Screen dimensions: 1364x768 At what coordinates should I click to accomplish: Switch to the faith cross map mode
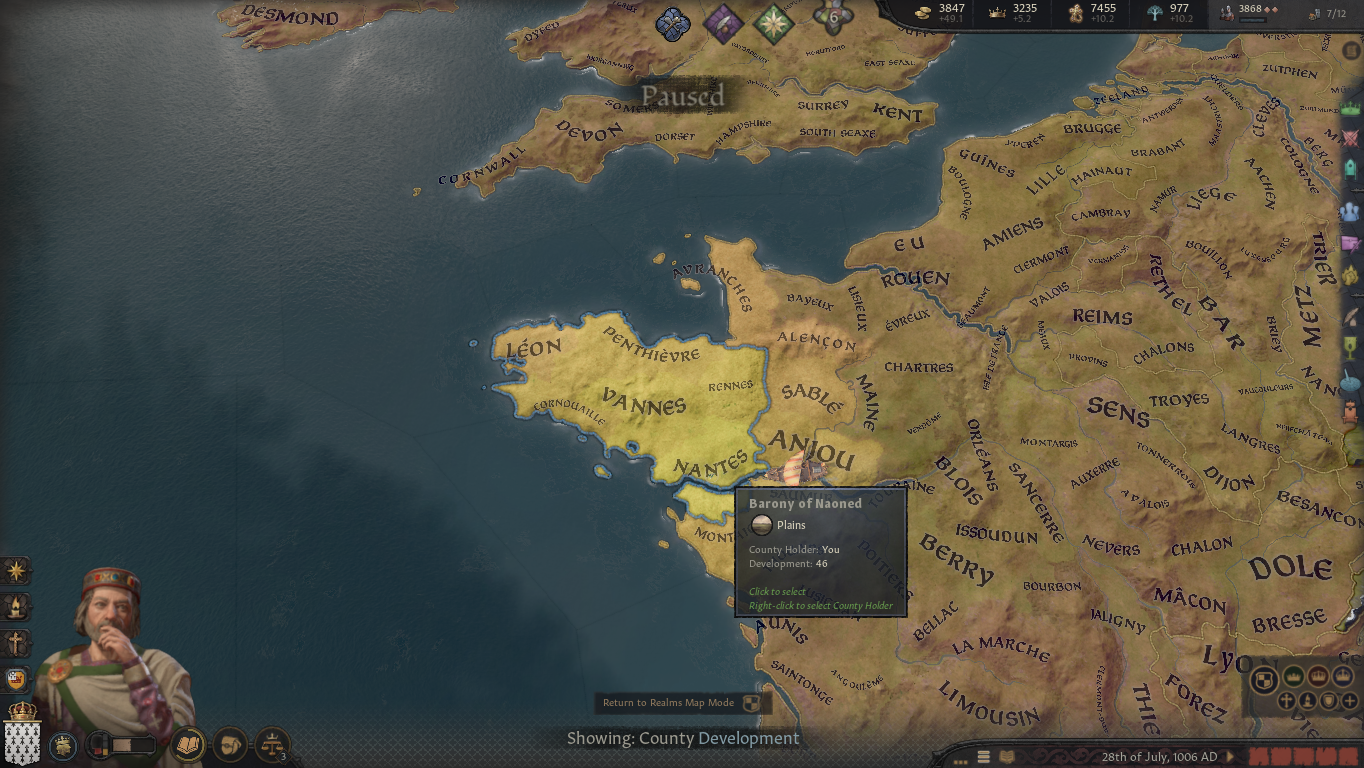point(1287,701)
